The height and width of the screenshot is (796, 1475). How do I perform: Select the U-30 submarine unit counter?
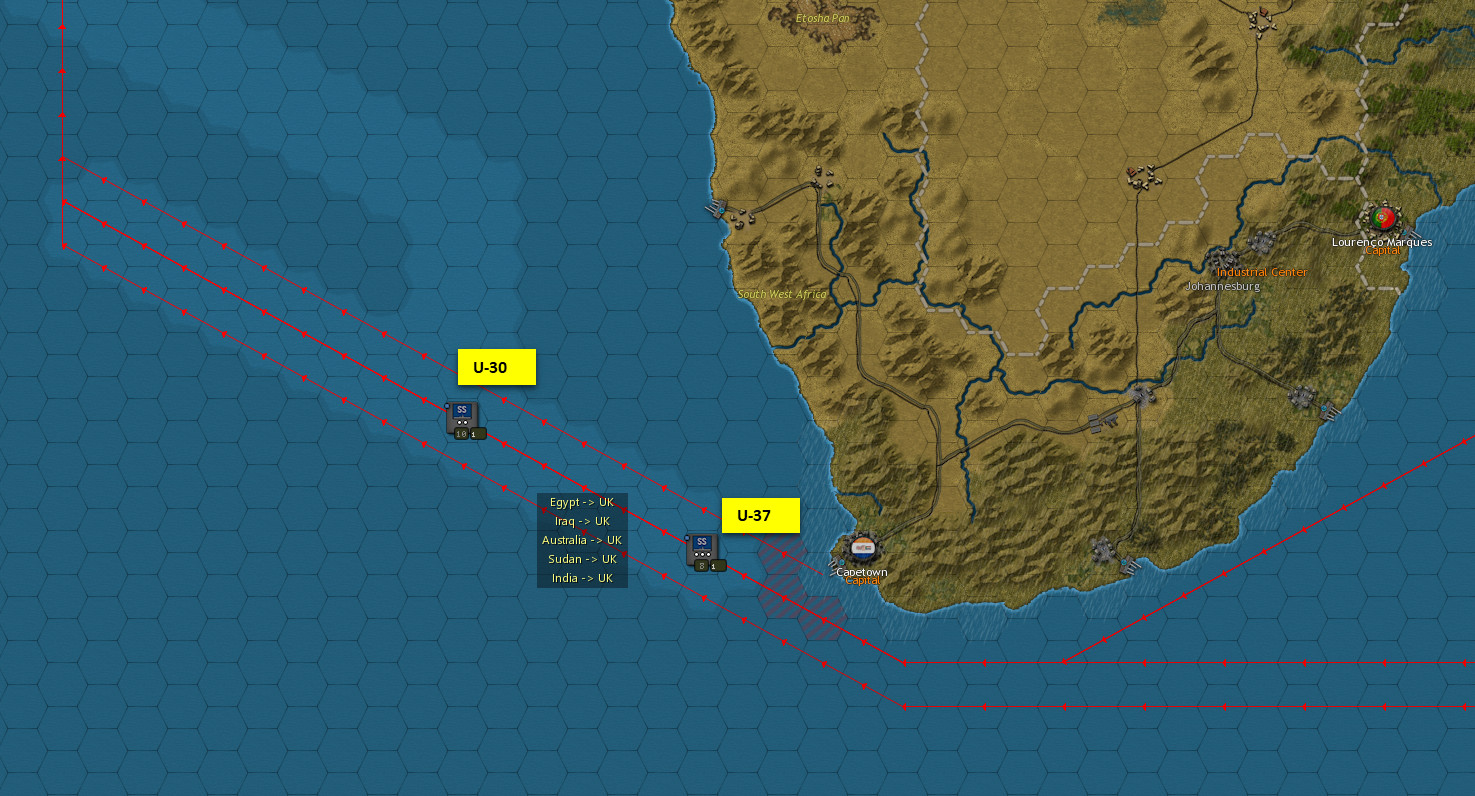point(462,418)
